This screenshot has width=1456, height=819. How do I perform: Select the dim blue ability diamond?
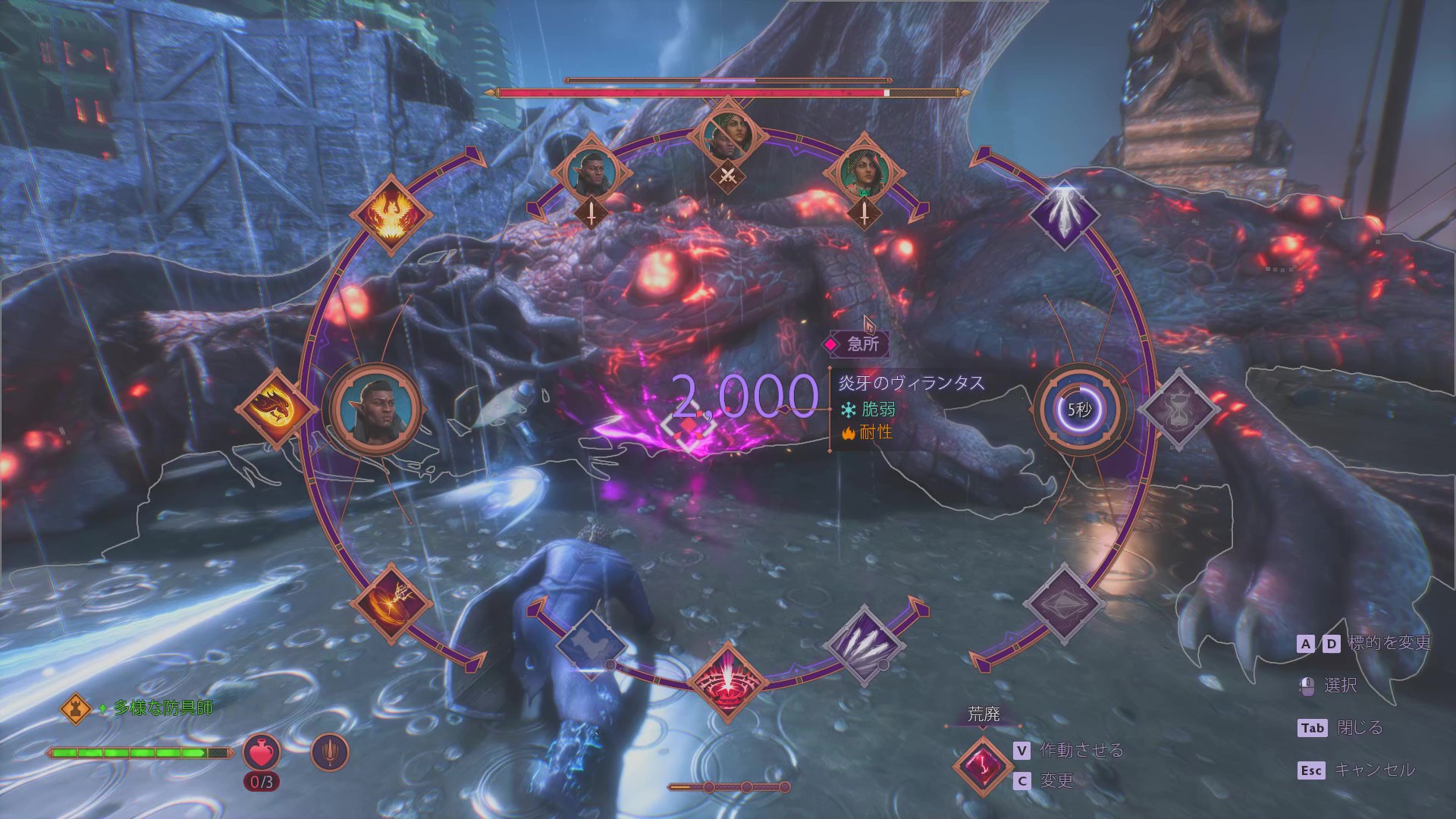[591, 645]
